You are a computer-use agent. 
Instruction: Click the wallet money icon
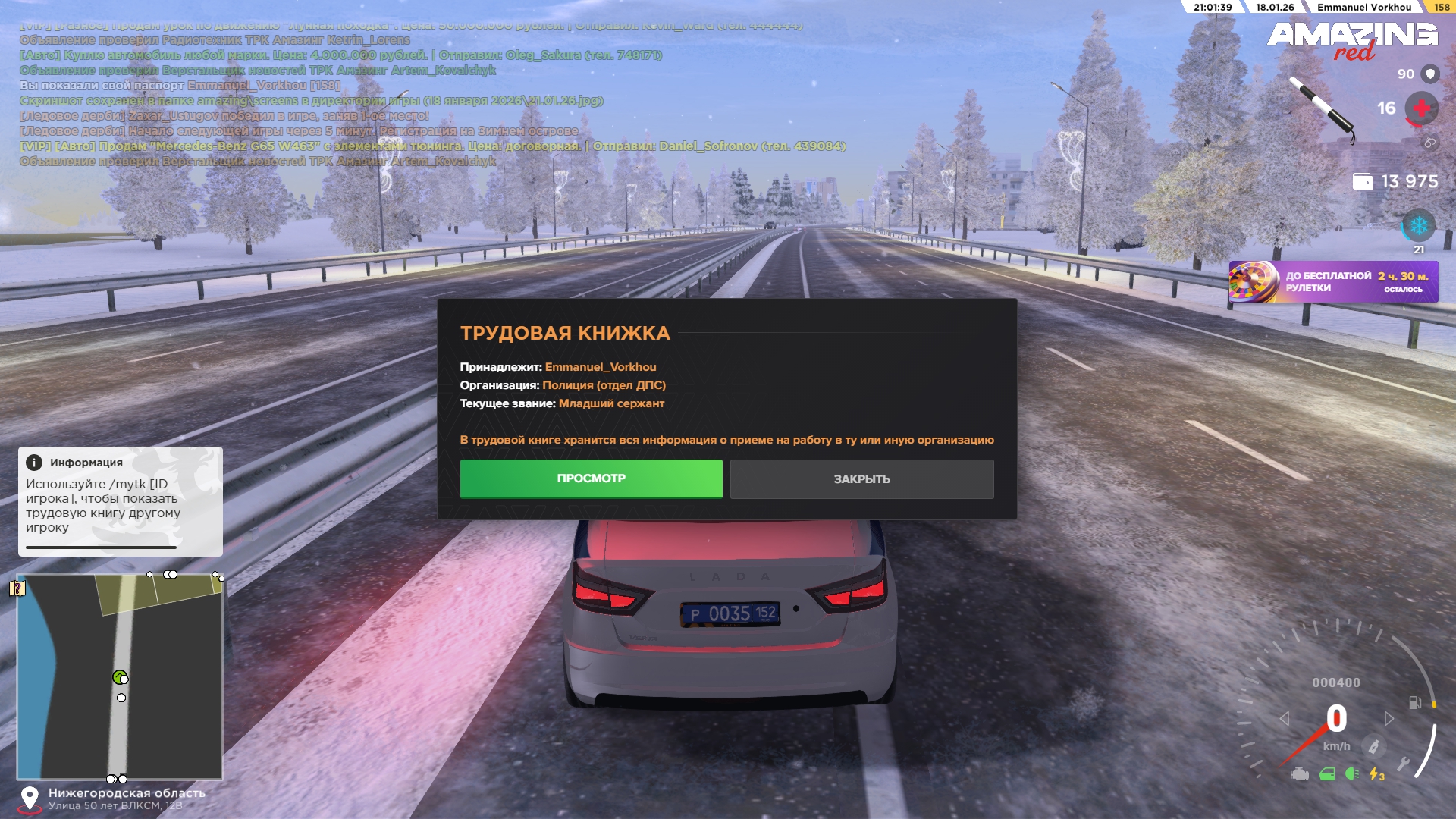pos(1363,182)
